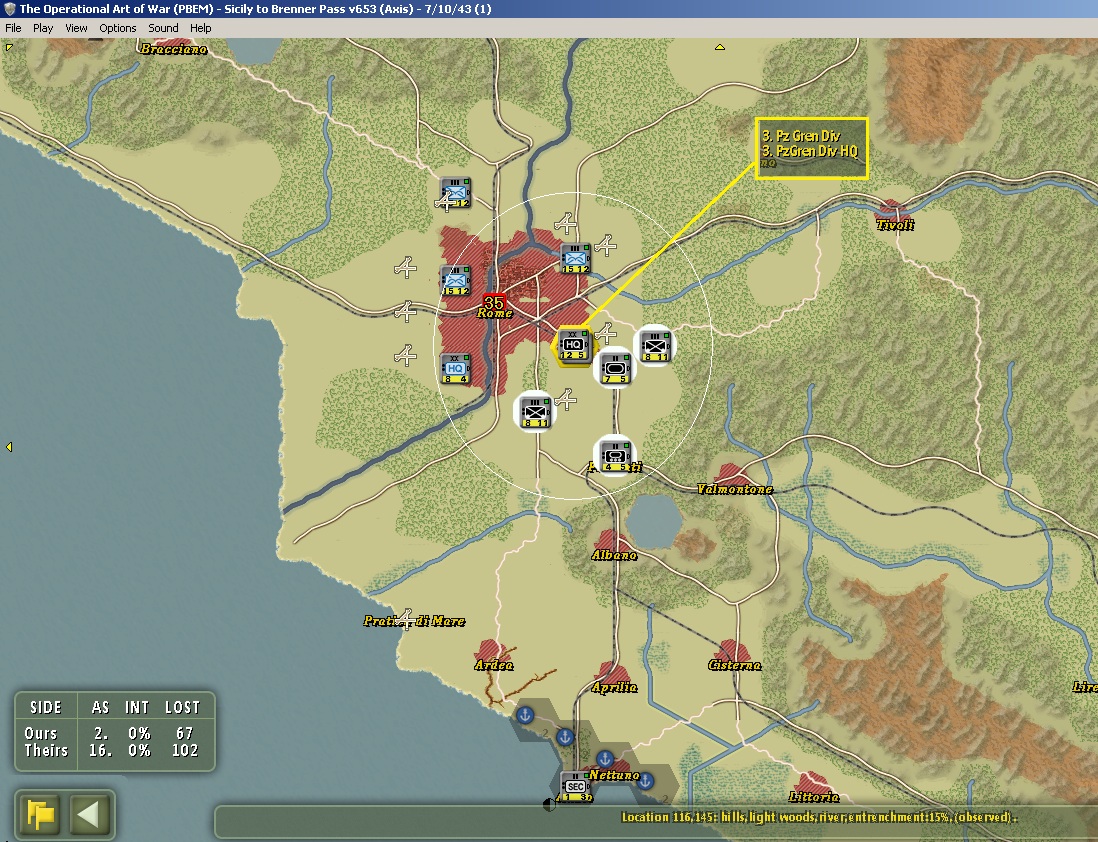
Task: Select the SEC unit at Nettuno
Action: pyautogui.click(x=574, y=787)
